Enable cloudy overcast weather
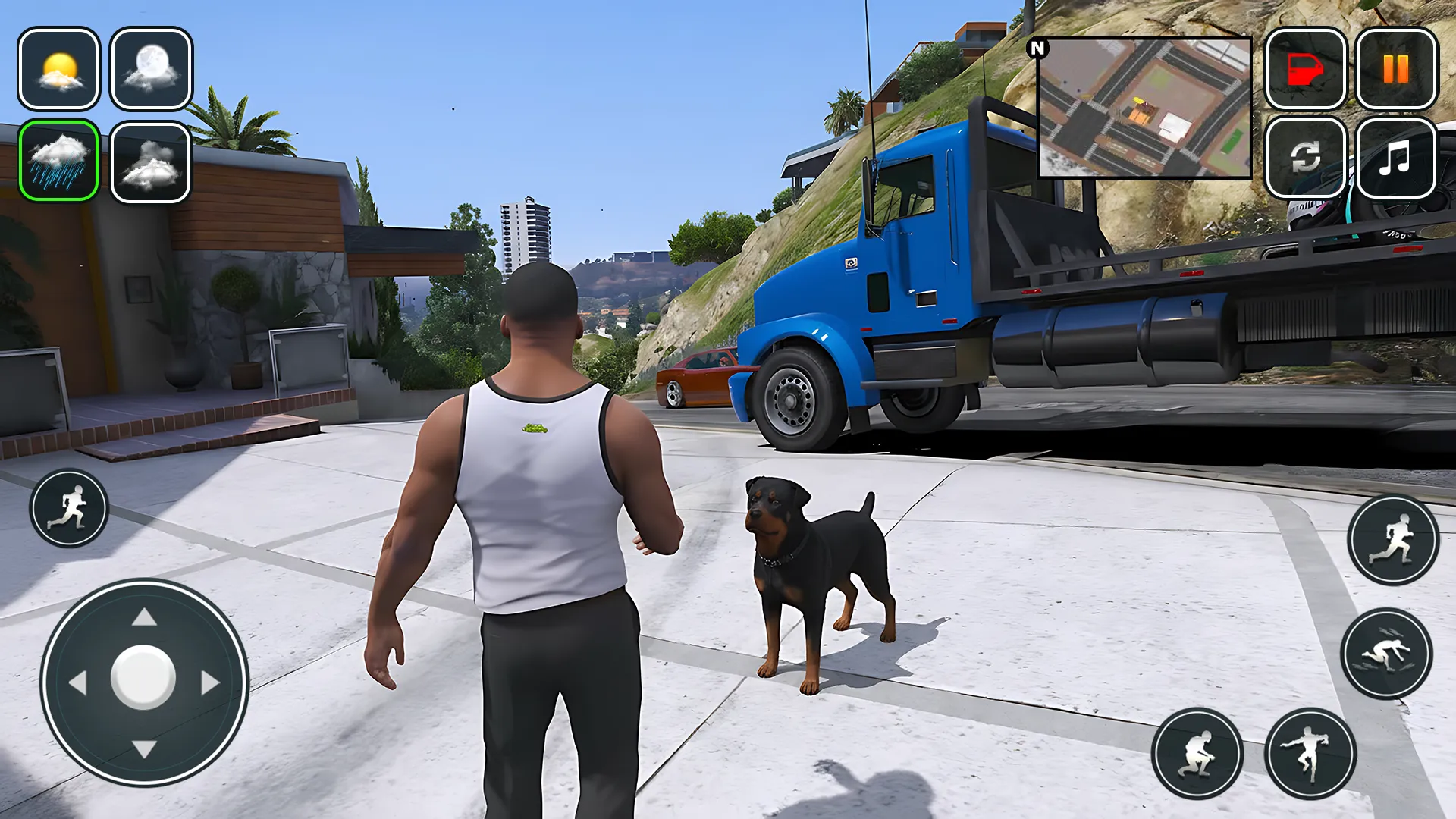The width and height of the screenshot is (1456, 819). 150,162
